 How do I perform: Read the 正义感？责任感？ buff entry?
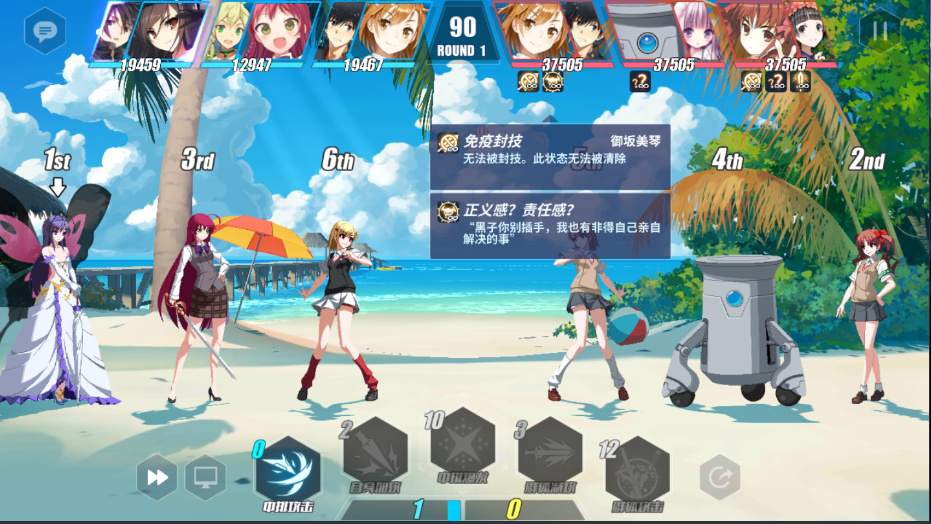point(550,226)
